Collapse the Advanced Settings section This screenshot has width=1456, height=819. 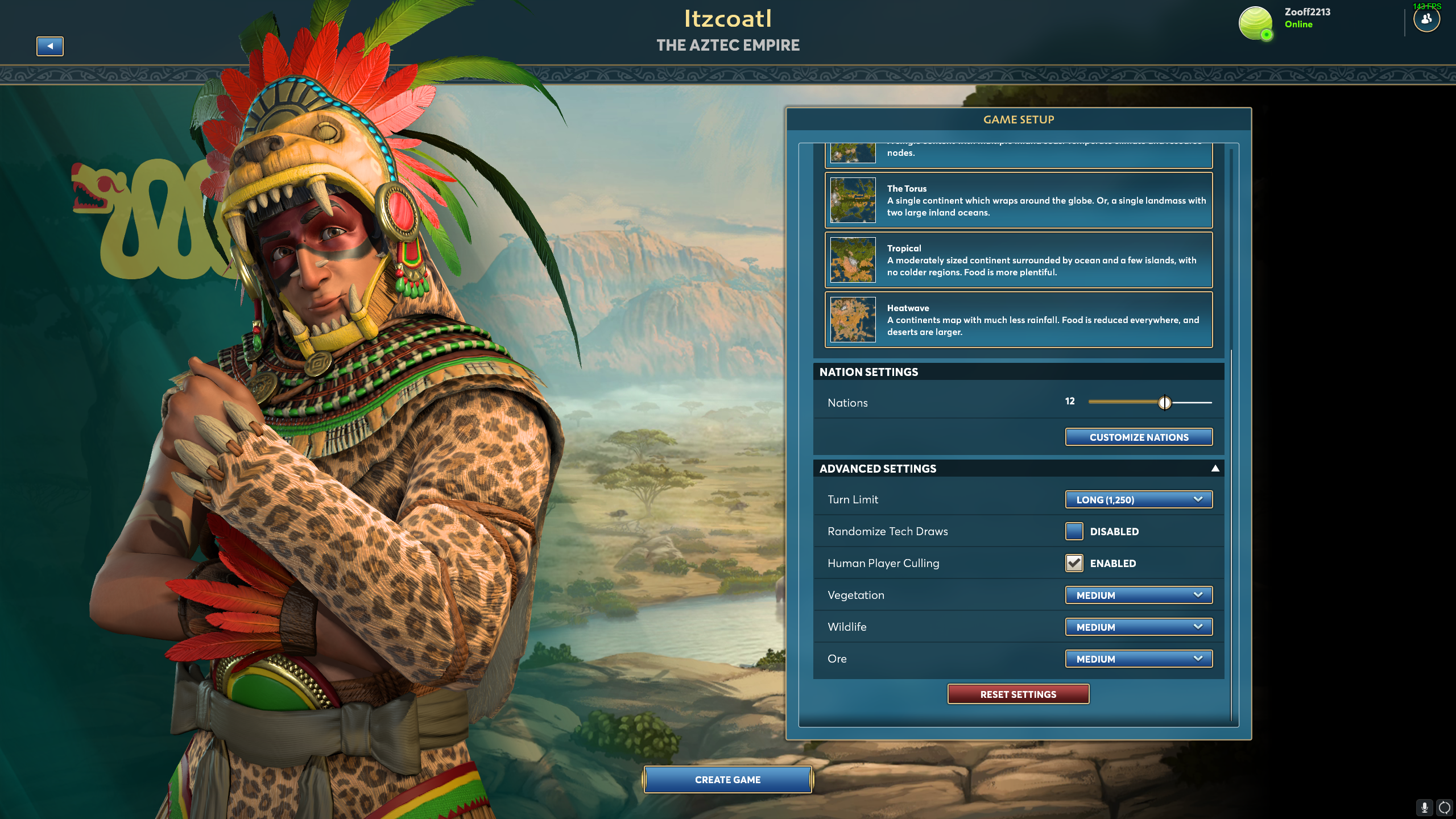[1215, 469]
